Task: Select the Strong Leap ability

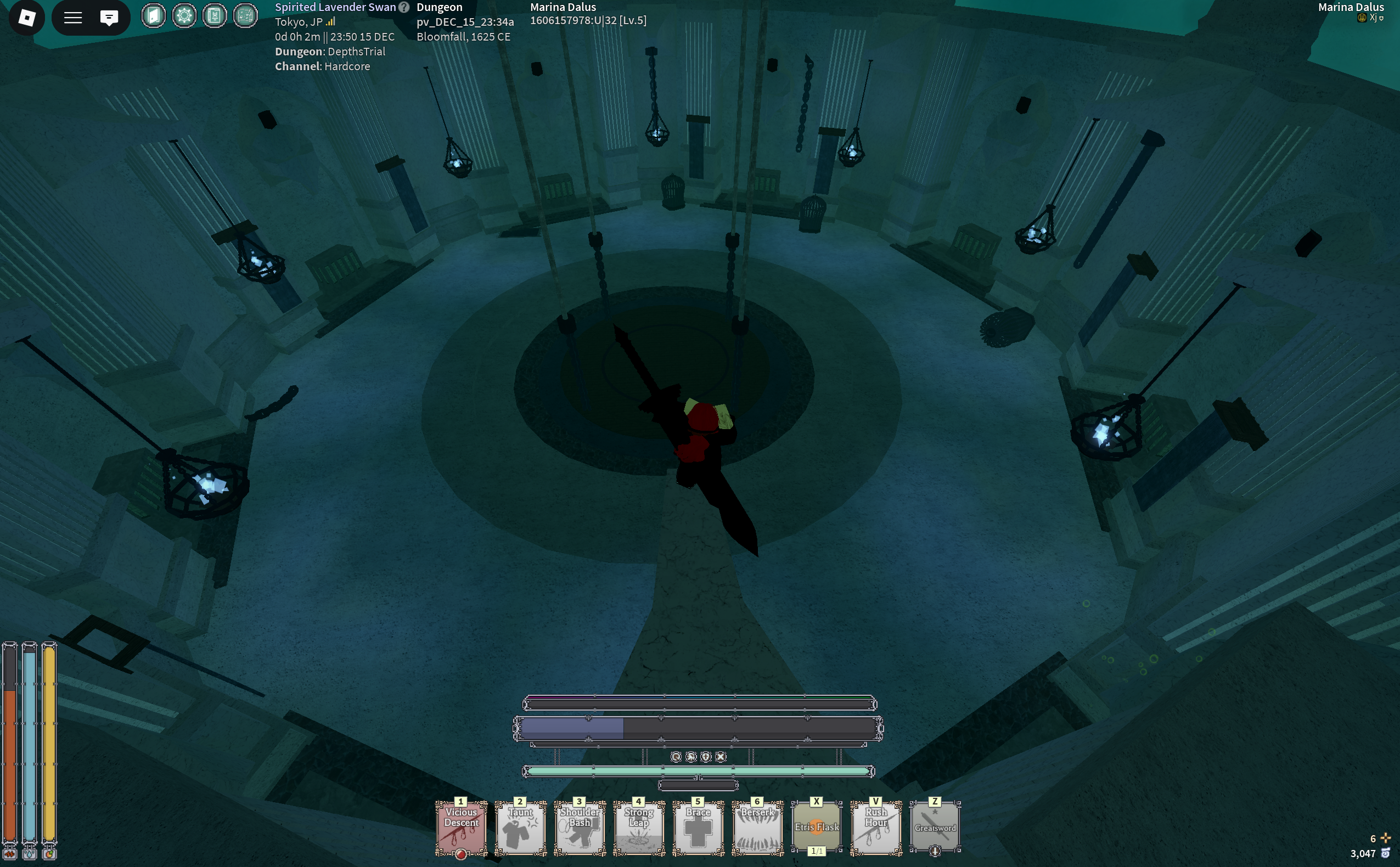Action: click(639, 827)
